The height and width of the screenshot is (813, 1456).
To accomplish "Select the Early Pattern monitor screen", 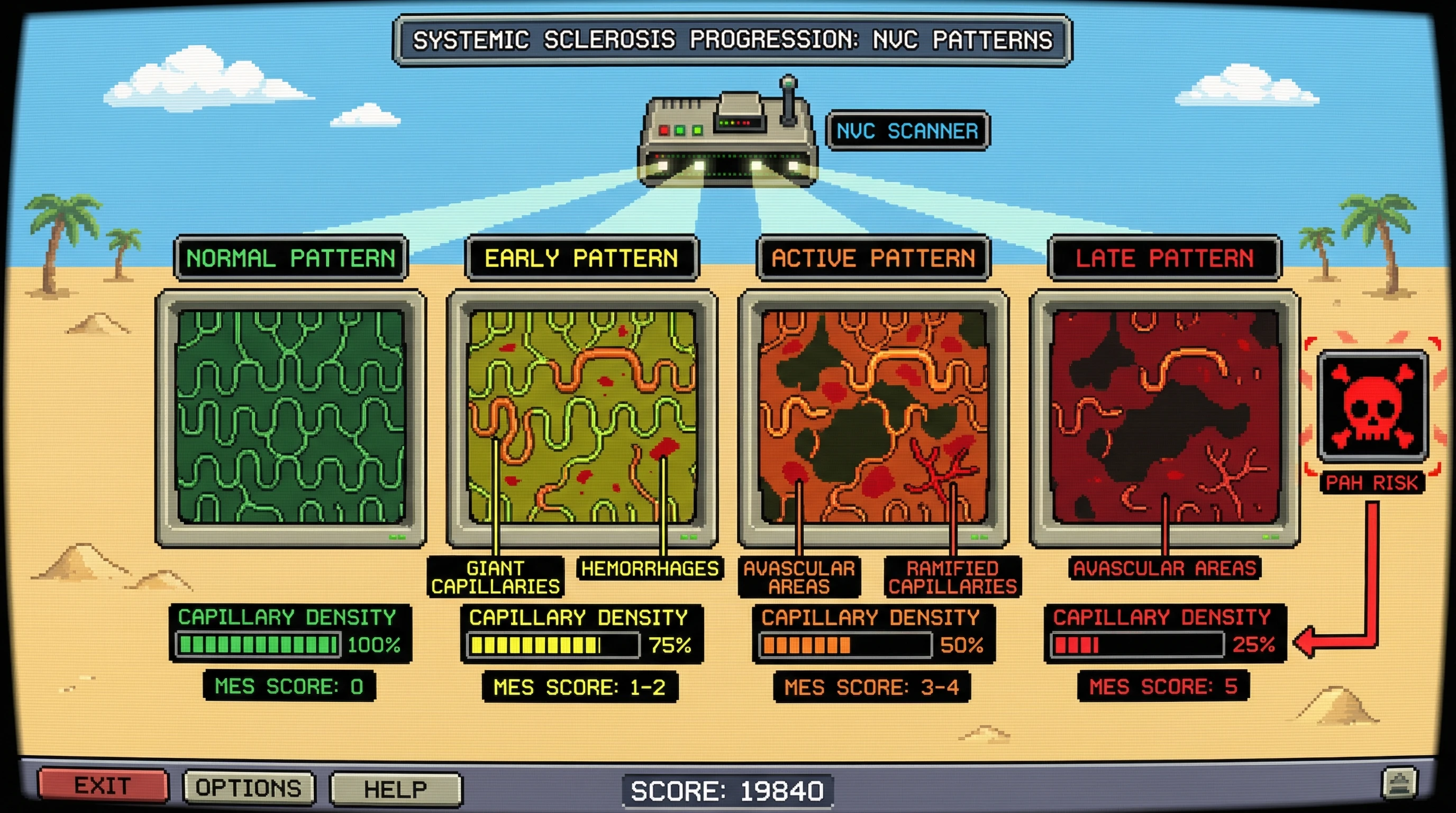I will (x=581, y=417).
